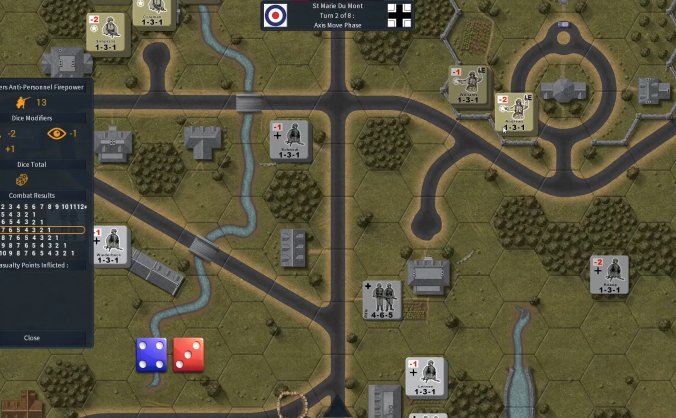Click the anti-personnel firepower soldier icon

click(19, 102)
